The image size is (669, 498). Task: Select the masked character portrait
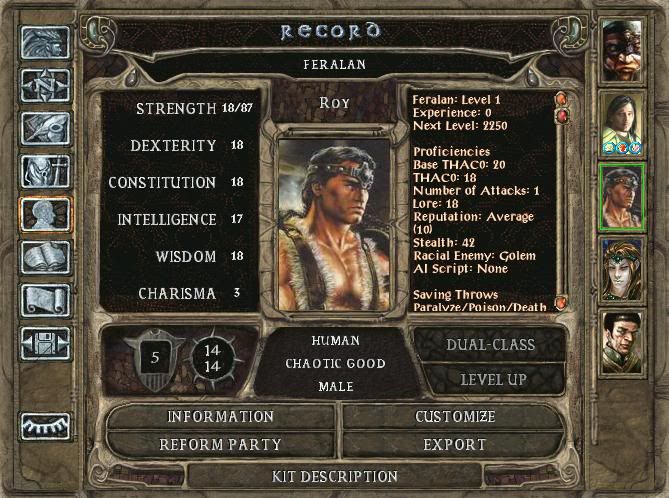[621, 50]
